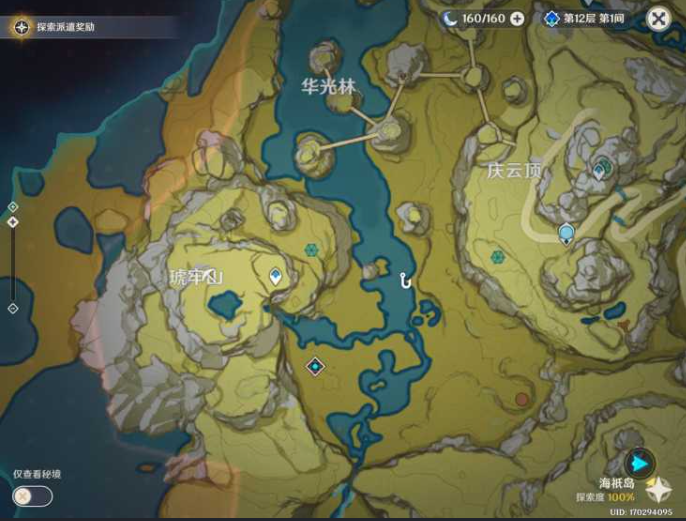Screen dimensions: 686x521
Task: Select the round blue marker below 庆云顶
Action: (x=566, y=234)
